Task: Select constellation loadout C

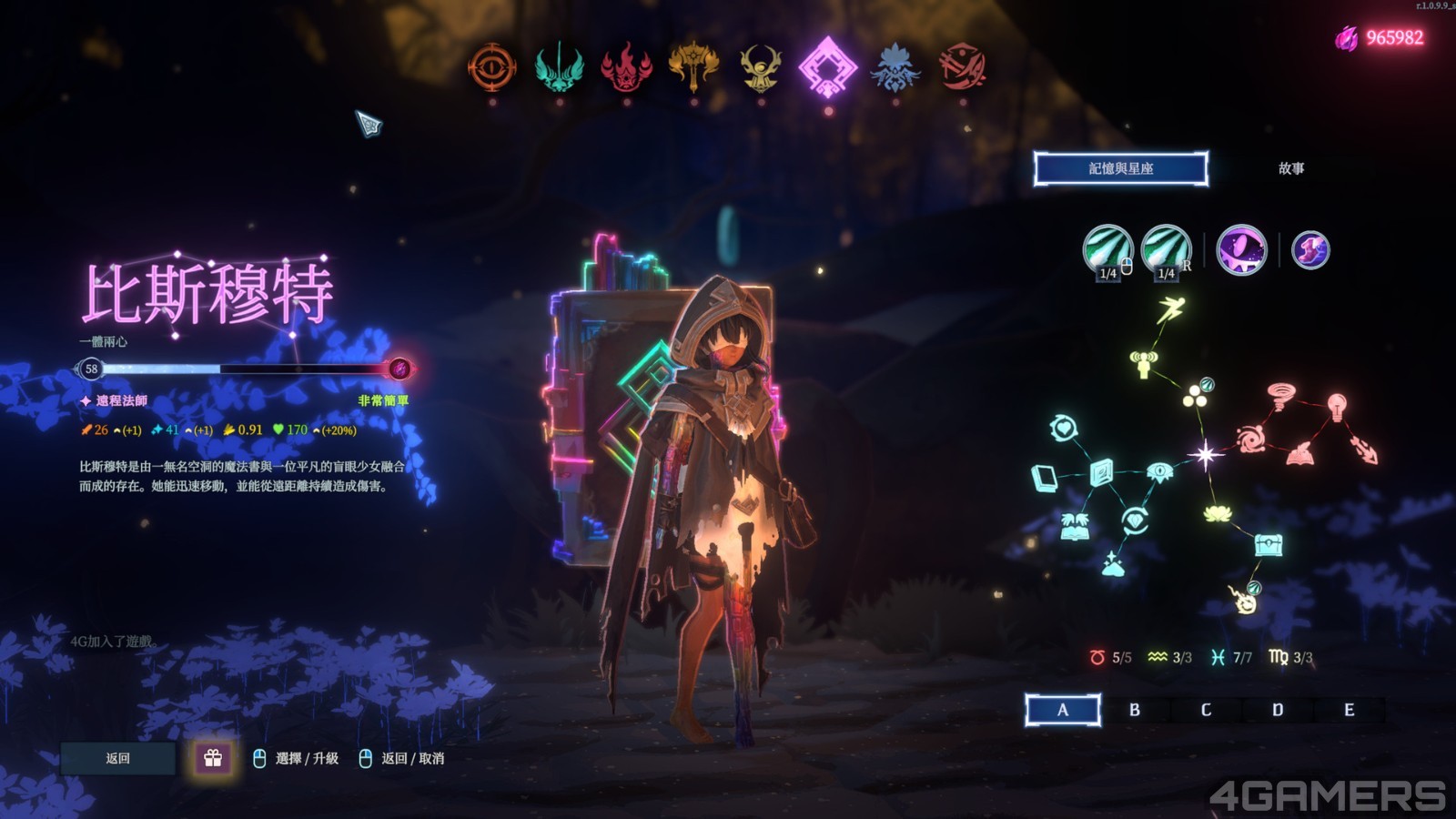Action: tap(1206, 710)
